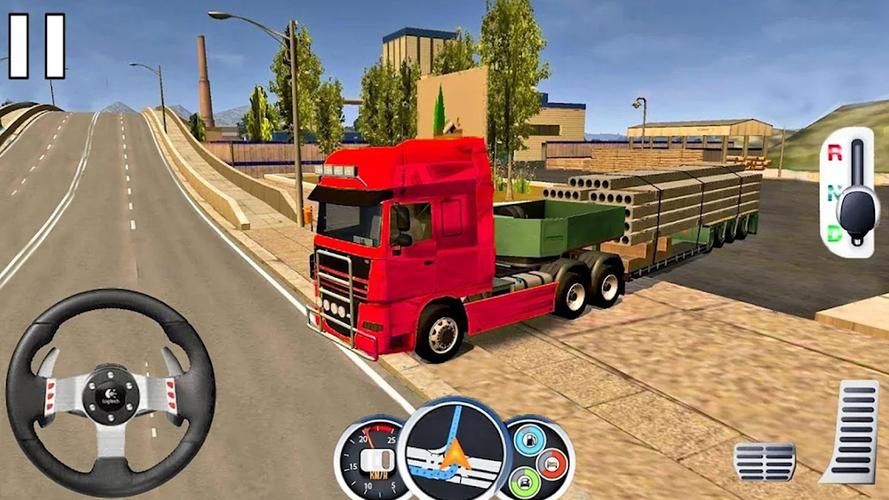Select the red truck damage icon
889x500 pixels.
pos(551,462)
